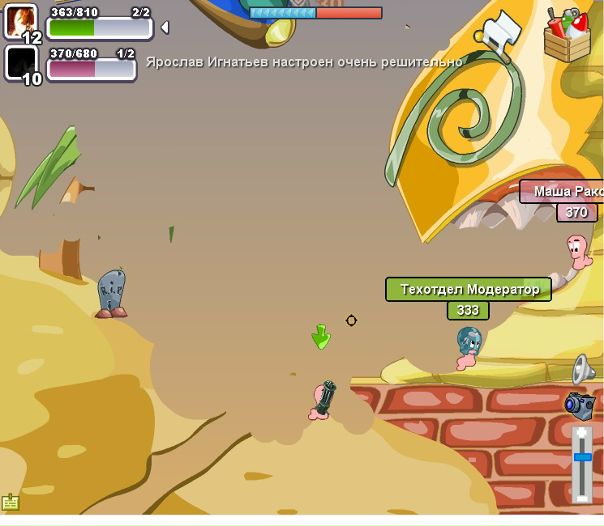This screenshot has width=604, height=526.
Task: Toggle the speaker sound icon
Action: 583,369
